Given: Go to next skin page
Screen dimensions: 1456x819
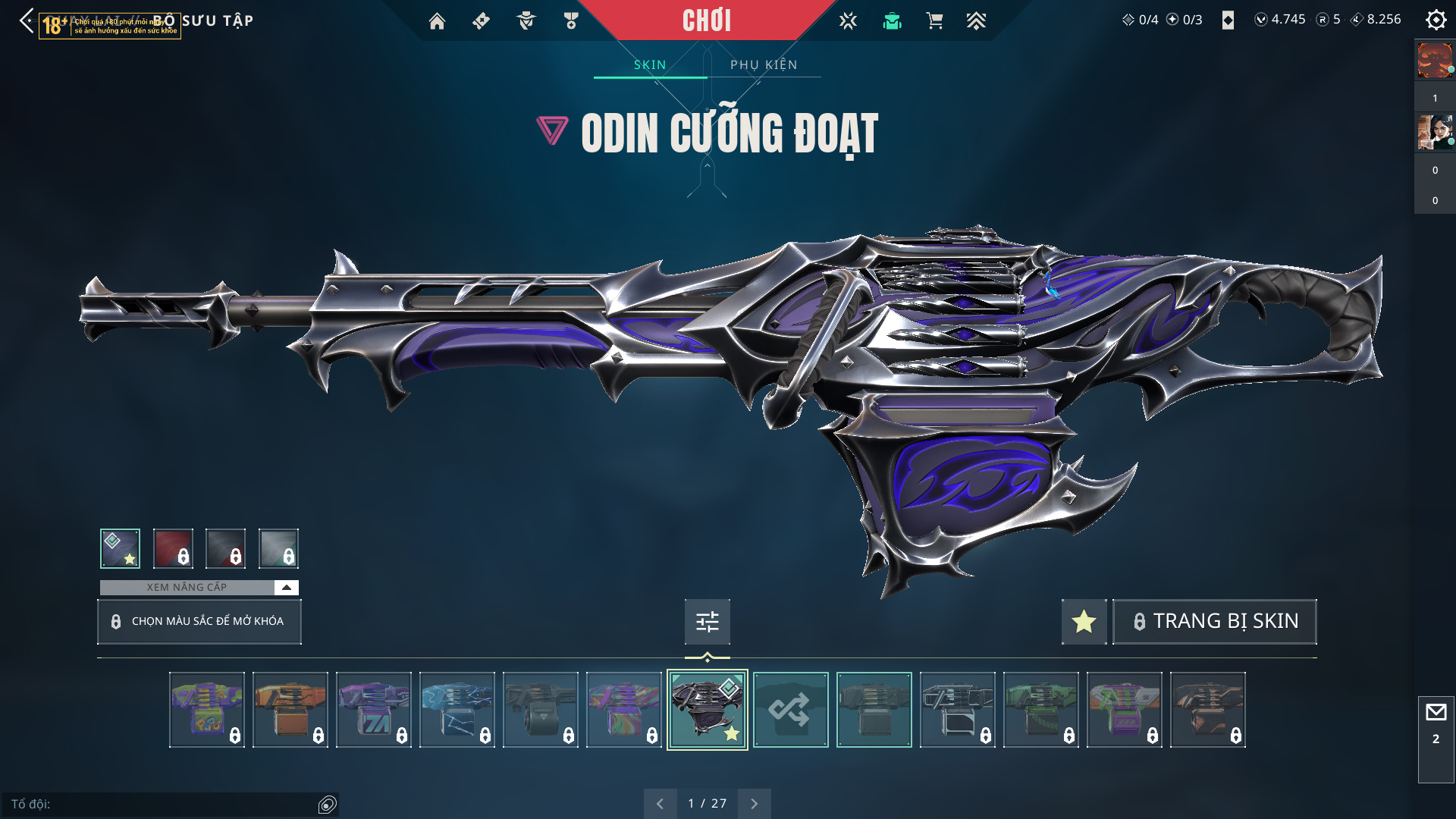Looking at the screenshot, I should point(754,803).
